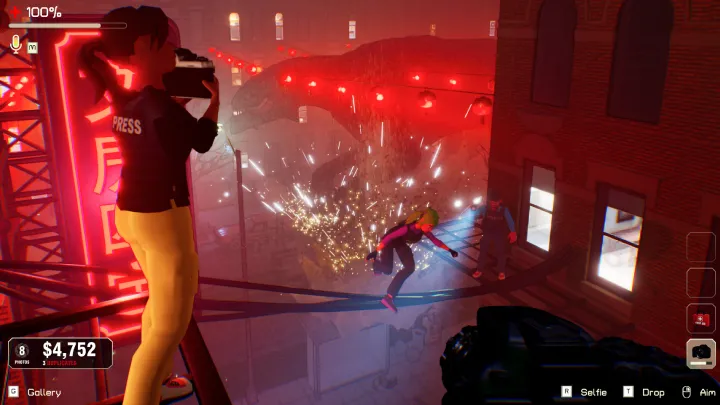The height and width of the screenshot is (405, 720).
Task: Open the photos and earnings panel
Action: point(61,352)
